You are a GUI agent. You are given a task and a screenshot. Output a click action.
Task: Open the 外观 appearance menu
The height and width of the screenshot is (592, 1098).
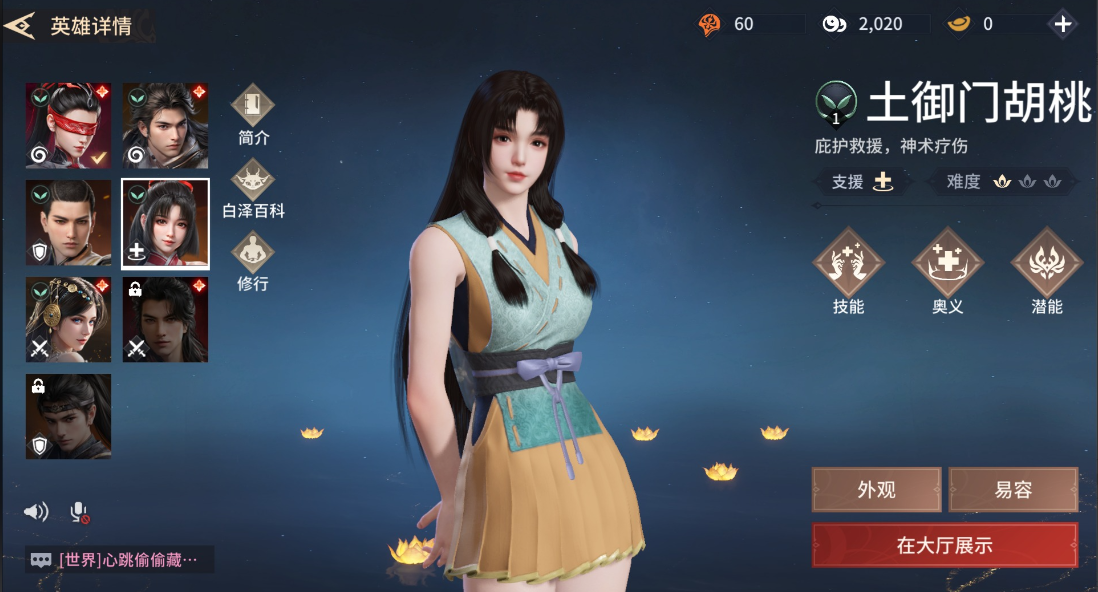click(876, 490)
